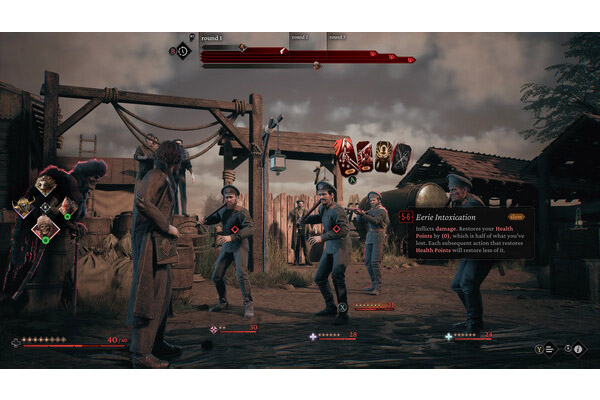Select the highlighted Eerie Intoxication card

[345, 156]
